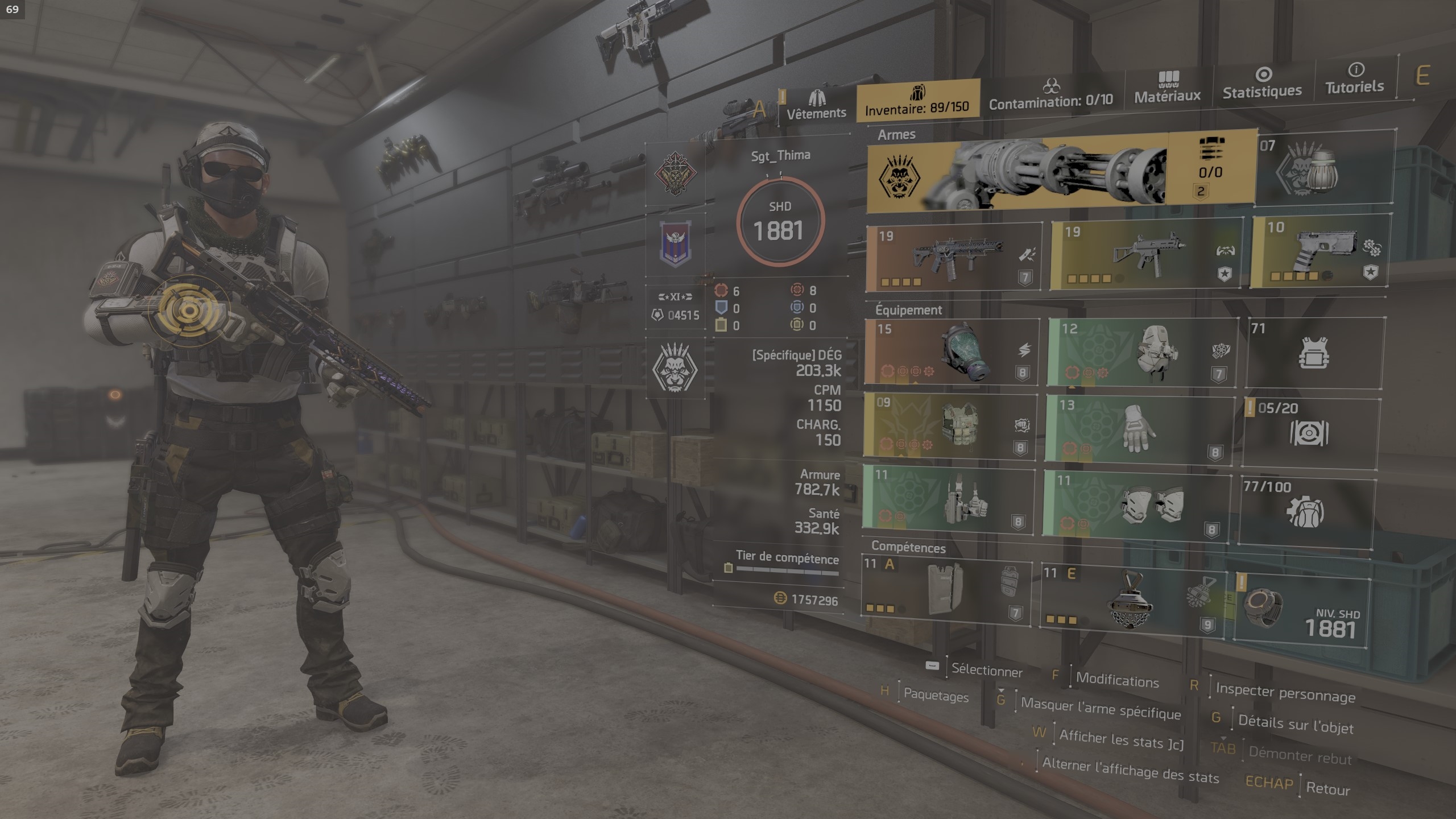Show the Contamination 0/10 tab

tap(1050, 94)
